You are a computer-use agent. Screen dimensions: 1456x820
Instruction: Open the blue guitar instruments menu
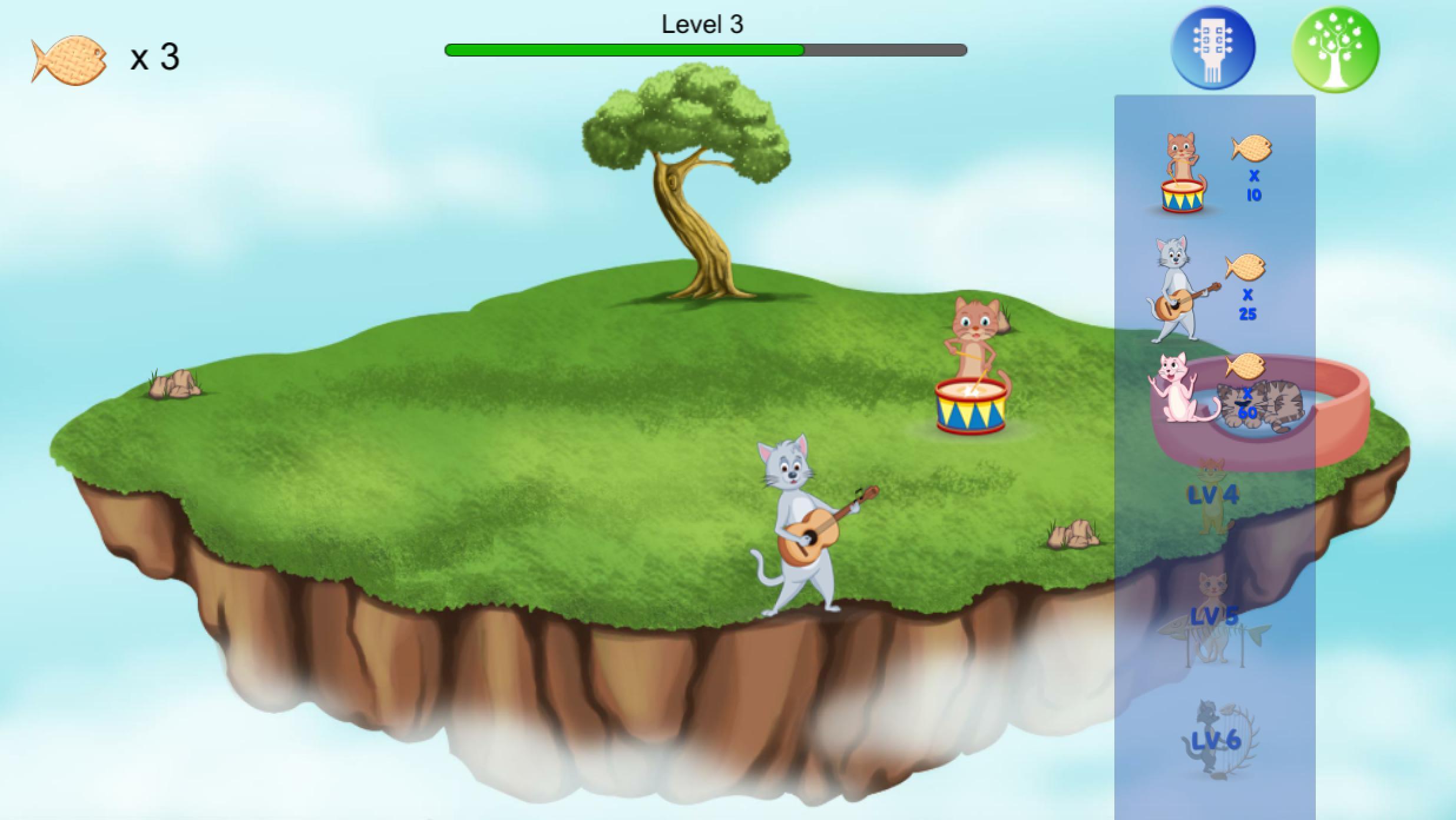pyautogui.click(x=1213, y=48)
